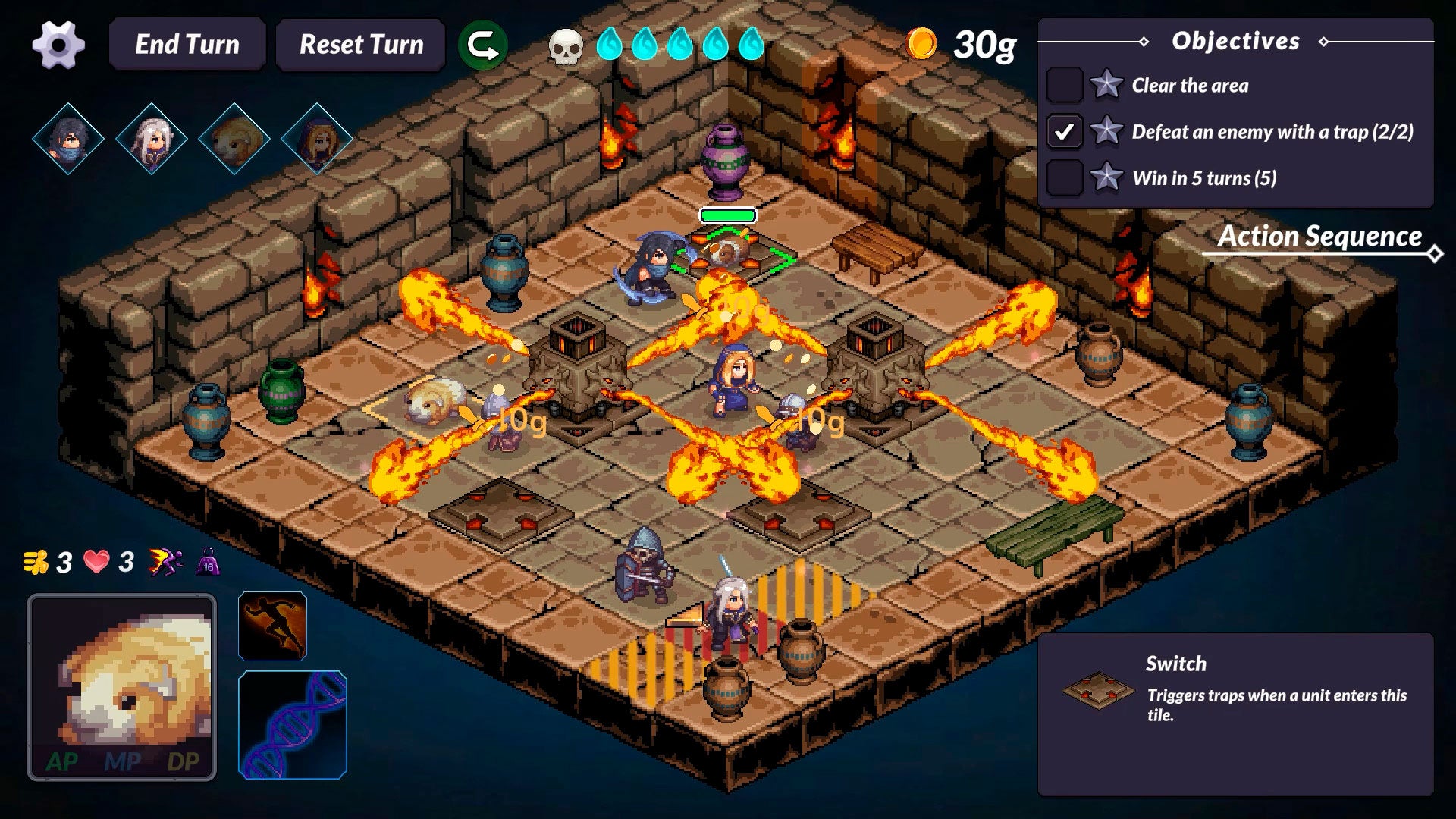The height and width of the screenshot is (819, 1456).
Task: Select the Win in 5 turns objective
Action: [1203, 178]
